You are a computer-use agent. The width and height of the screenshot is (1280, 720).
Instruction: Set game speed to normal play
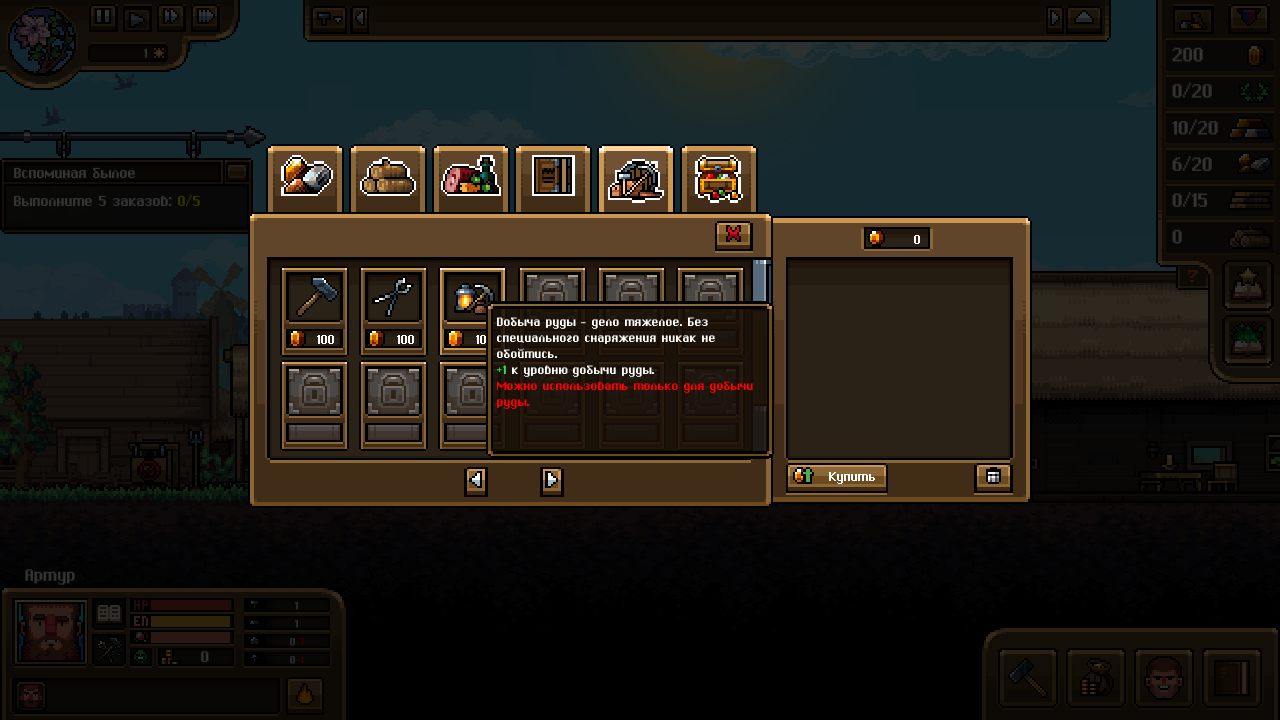click(137, 17)
